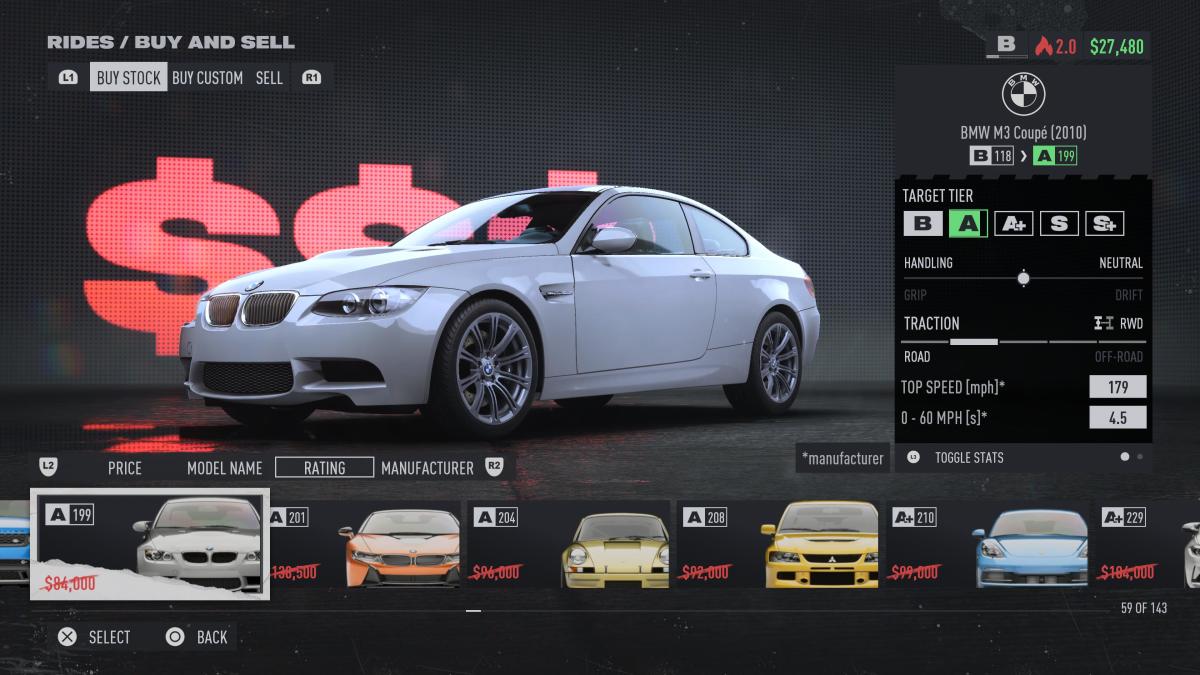Sort cars by Price

[125, 467]
